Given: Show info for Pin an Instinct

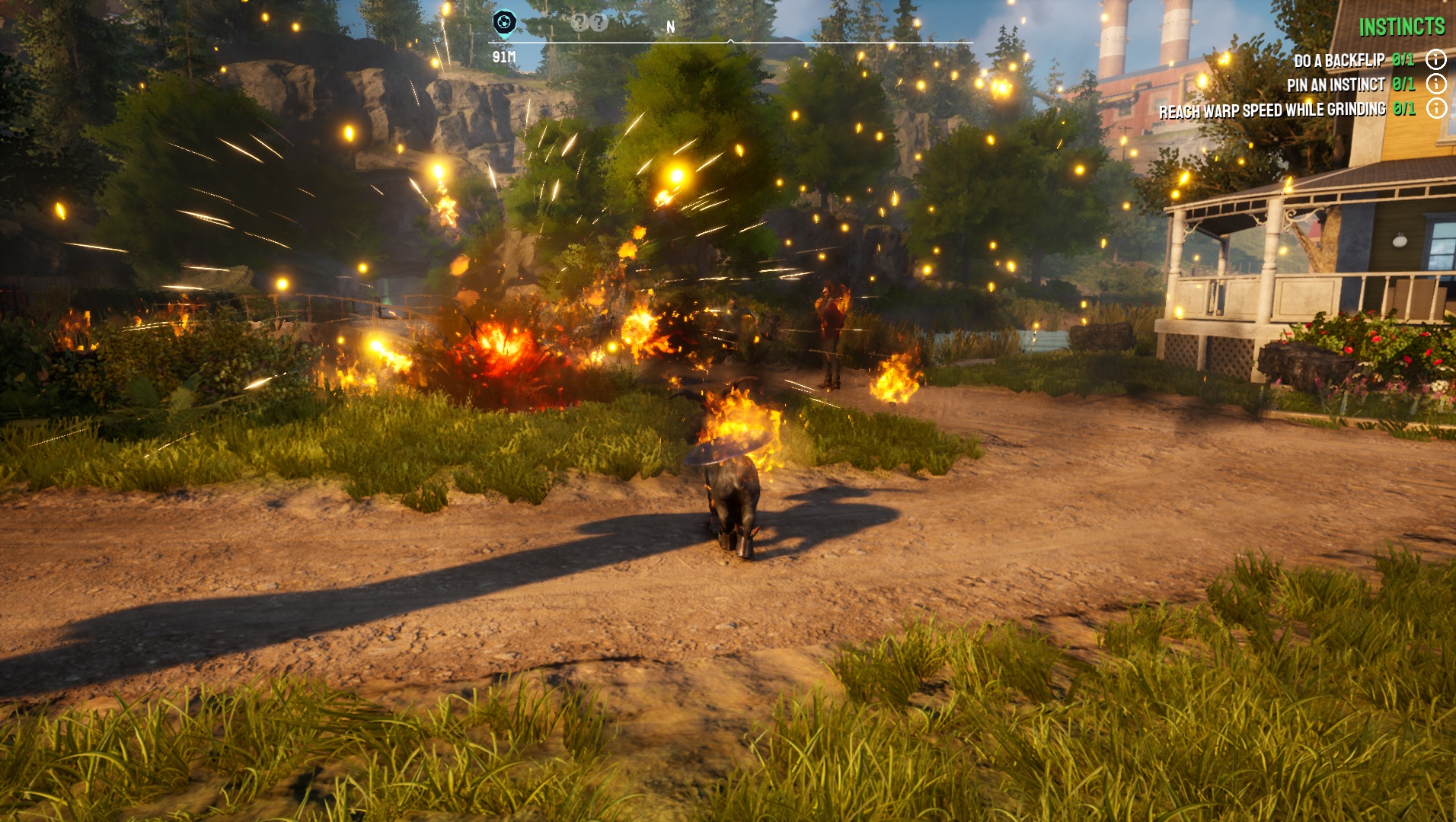Looking at the screenshot, I should point(1435,84).
